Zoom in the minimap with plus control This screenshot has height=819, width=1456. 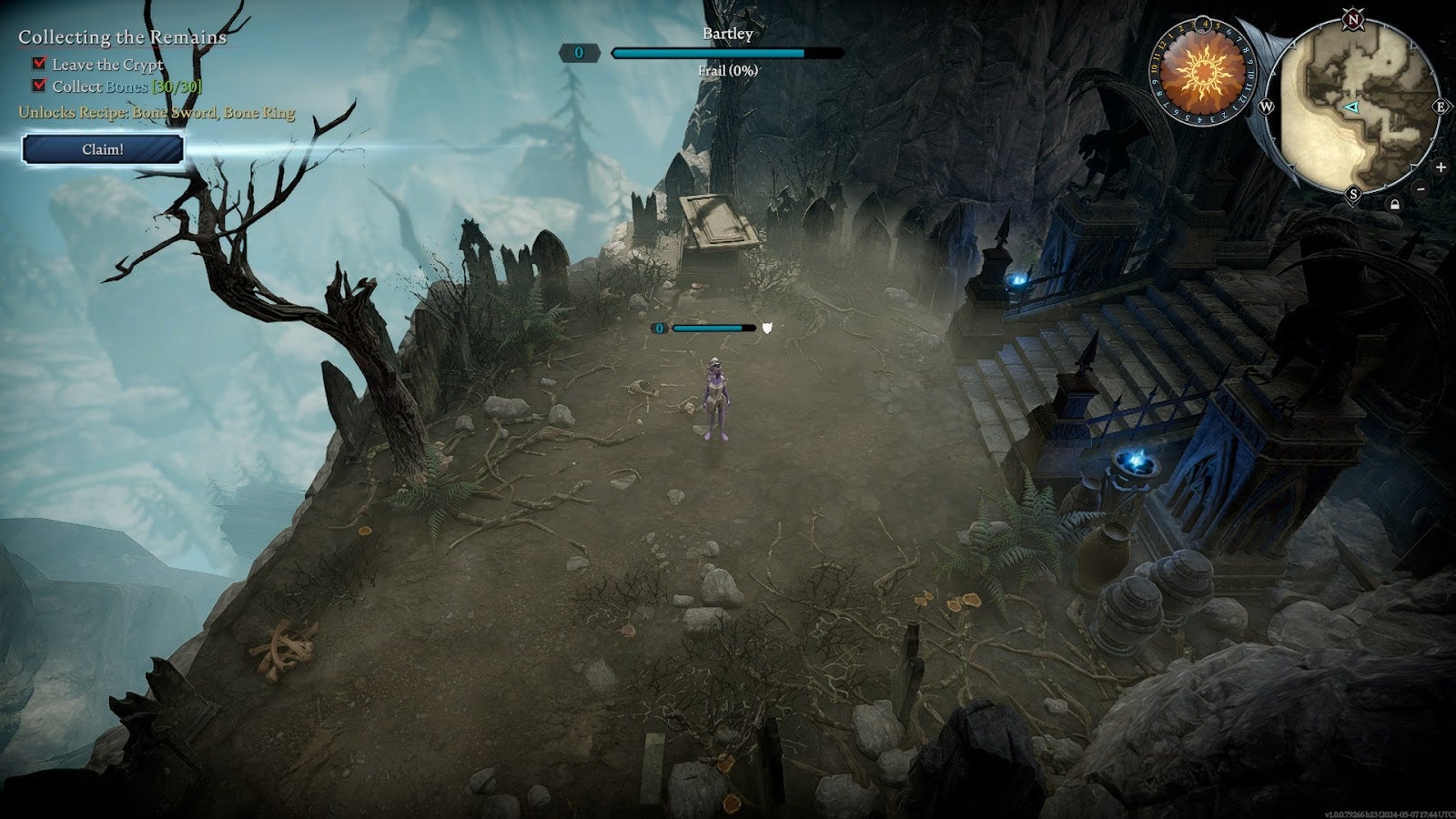(x=1441, y=167)
